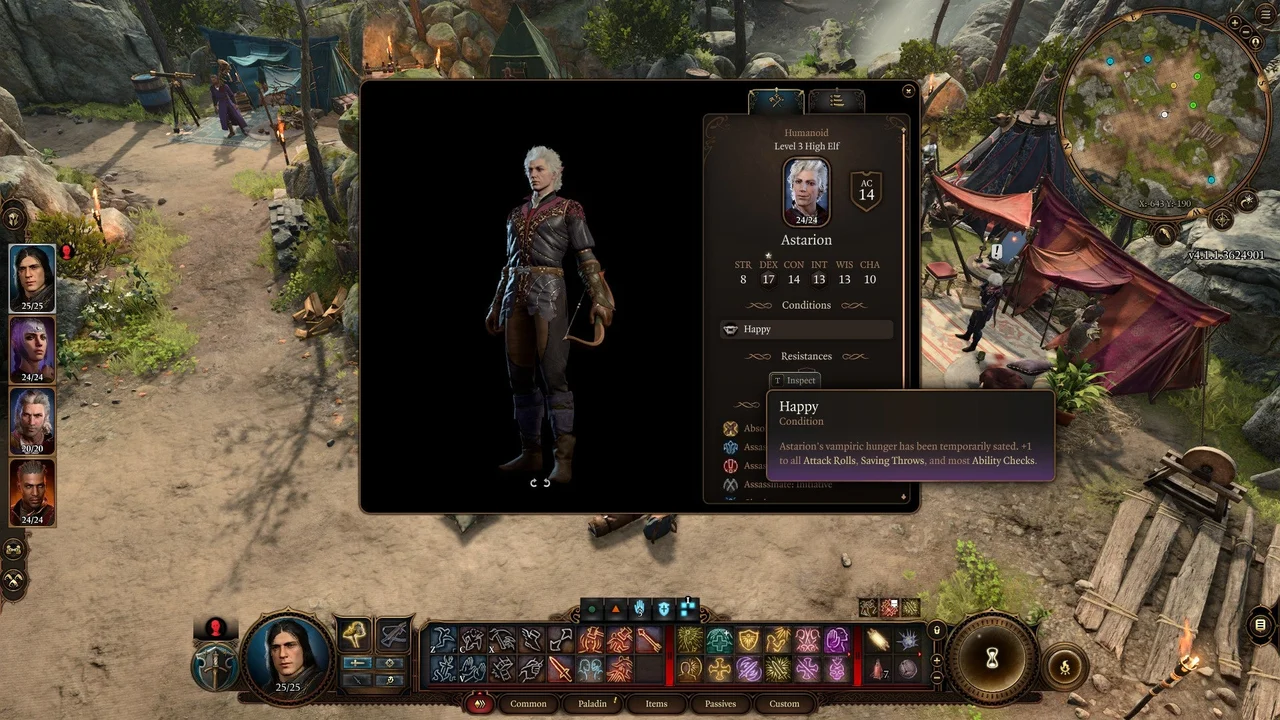Lock the hotbar with the padlock toggle
This screenshot has height=720, width=1280.
click(936, 631)
